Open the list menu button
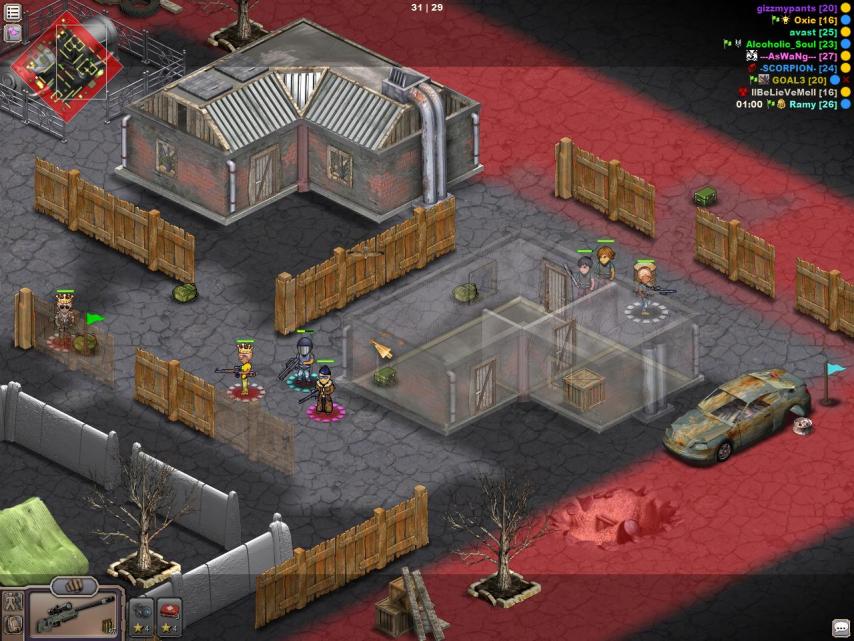Screen dimensions: 854x641 point(13,12)
